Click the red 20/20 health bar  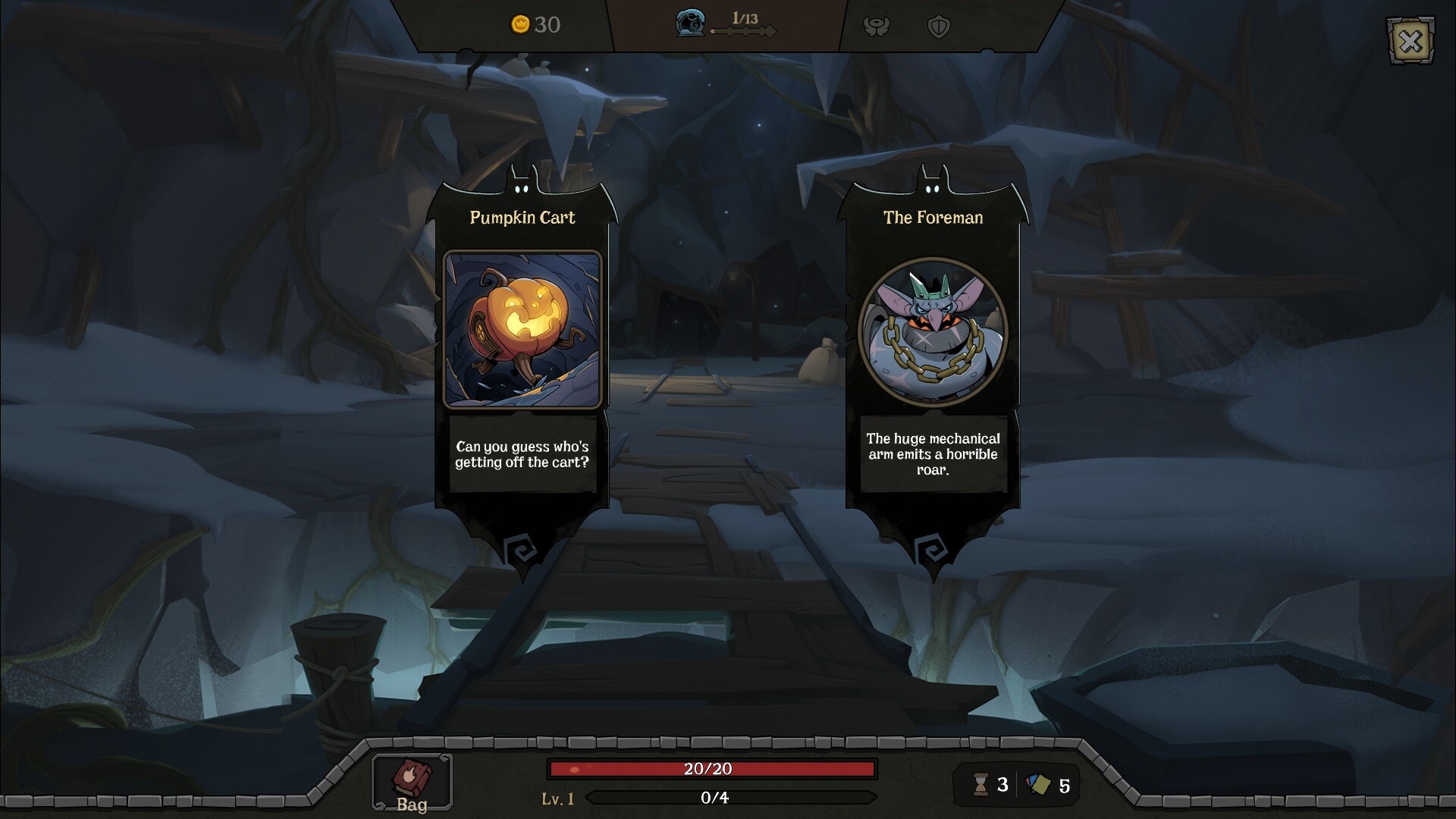pos(713,768)
